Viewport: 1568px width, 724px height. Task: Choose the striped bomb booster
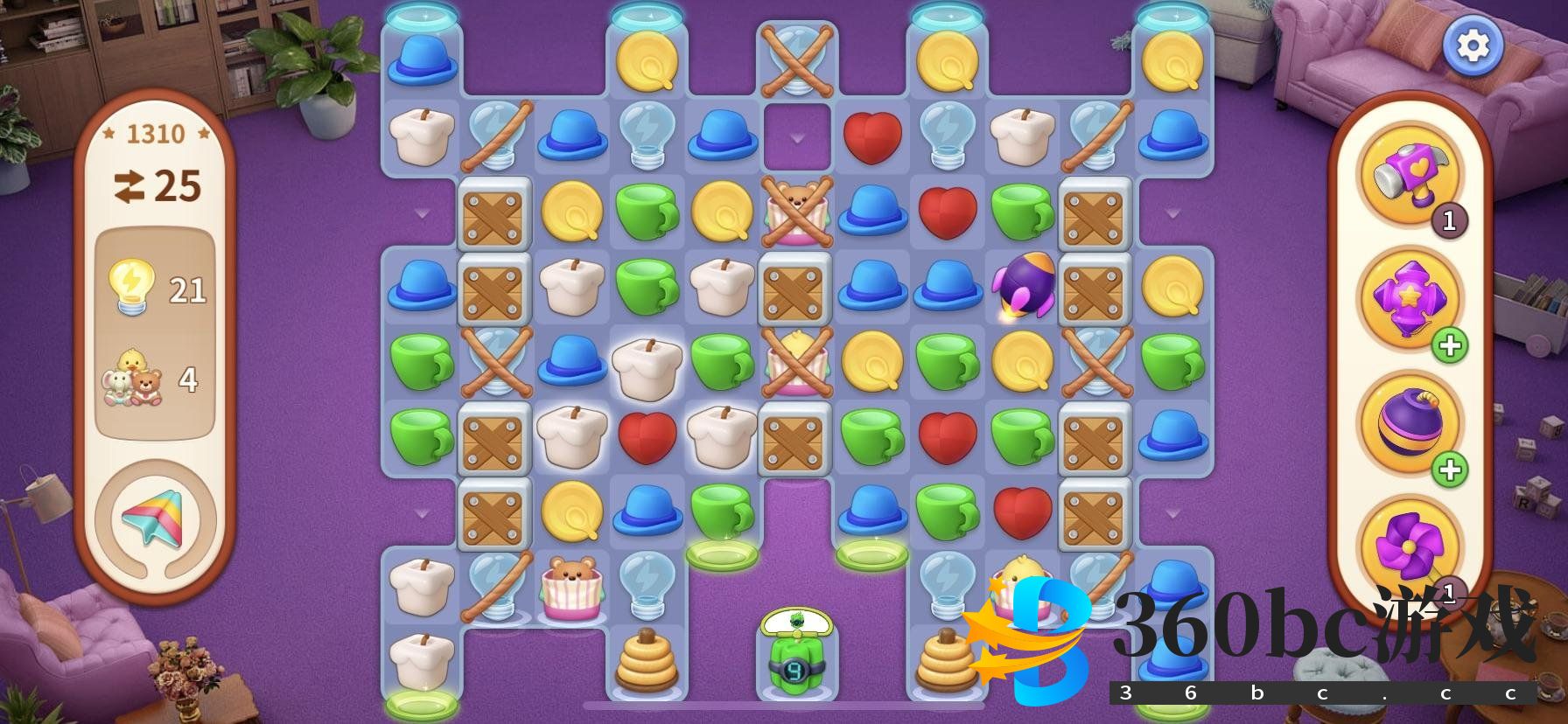(1409, 423)
